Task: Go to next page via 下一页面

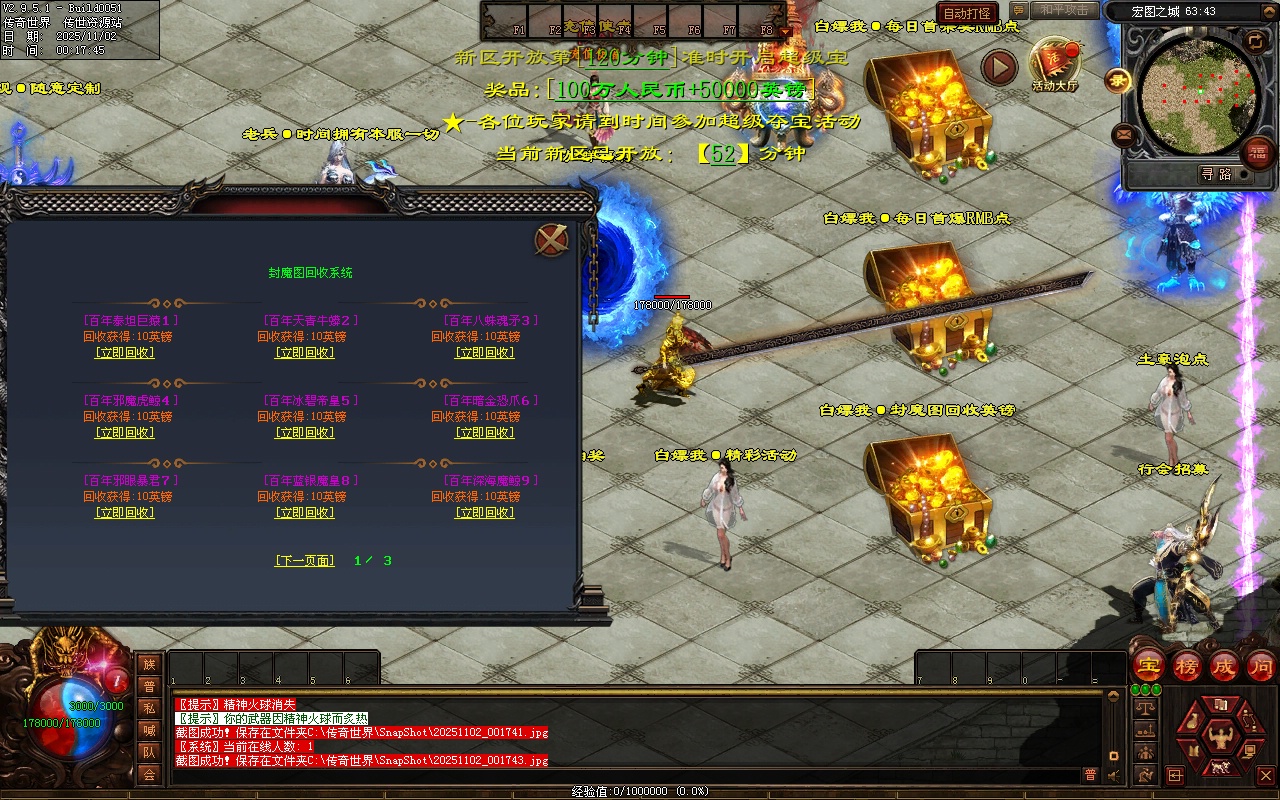Action: coord(305,561)
